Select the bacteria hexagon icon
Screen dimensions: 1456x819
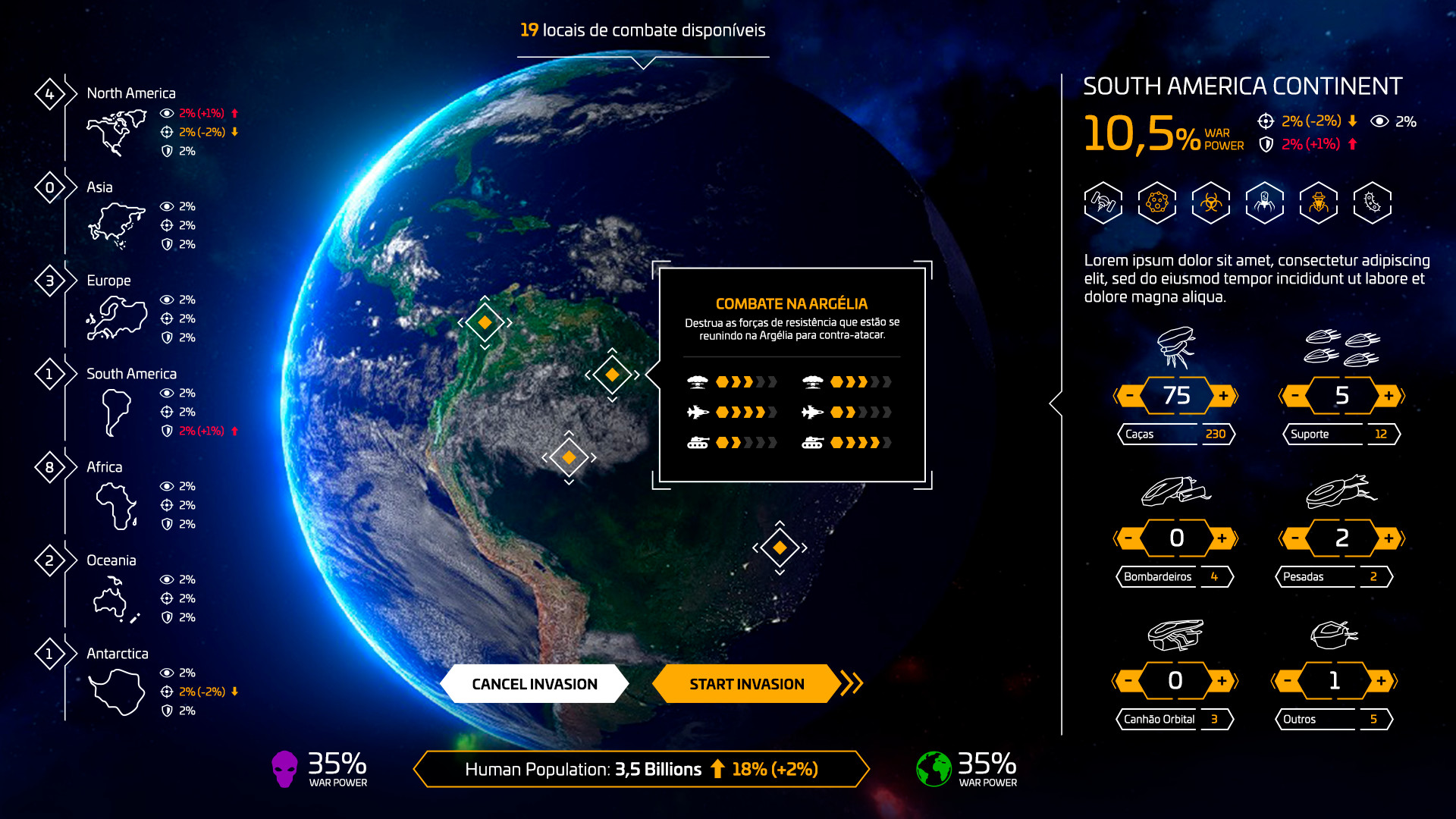coord(1372,202)
